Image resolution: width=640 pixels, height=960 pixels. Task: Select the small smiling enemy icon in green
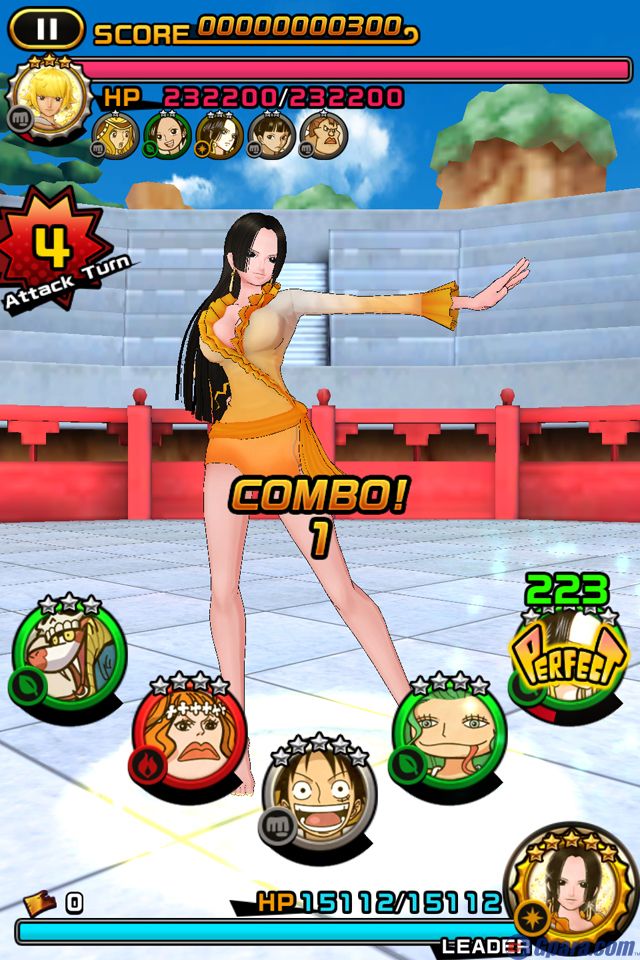pos(167,136)
